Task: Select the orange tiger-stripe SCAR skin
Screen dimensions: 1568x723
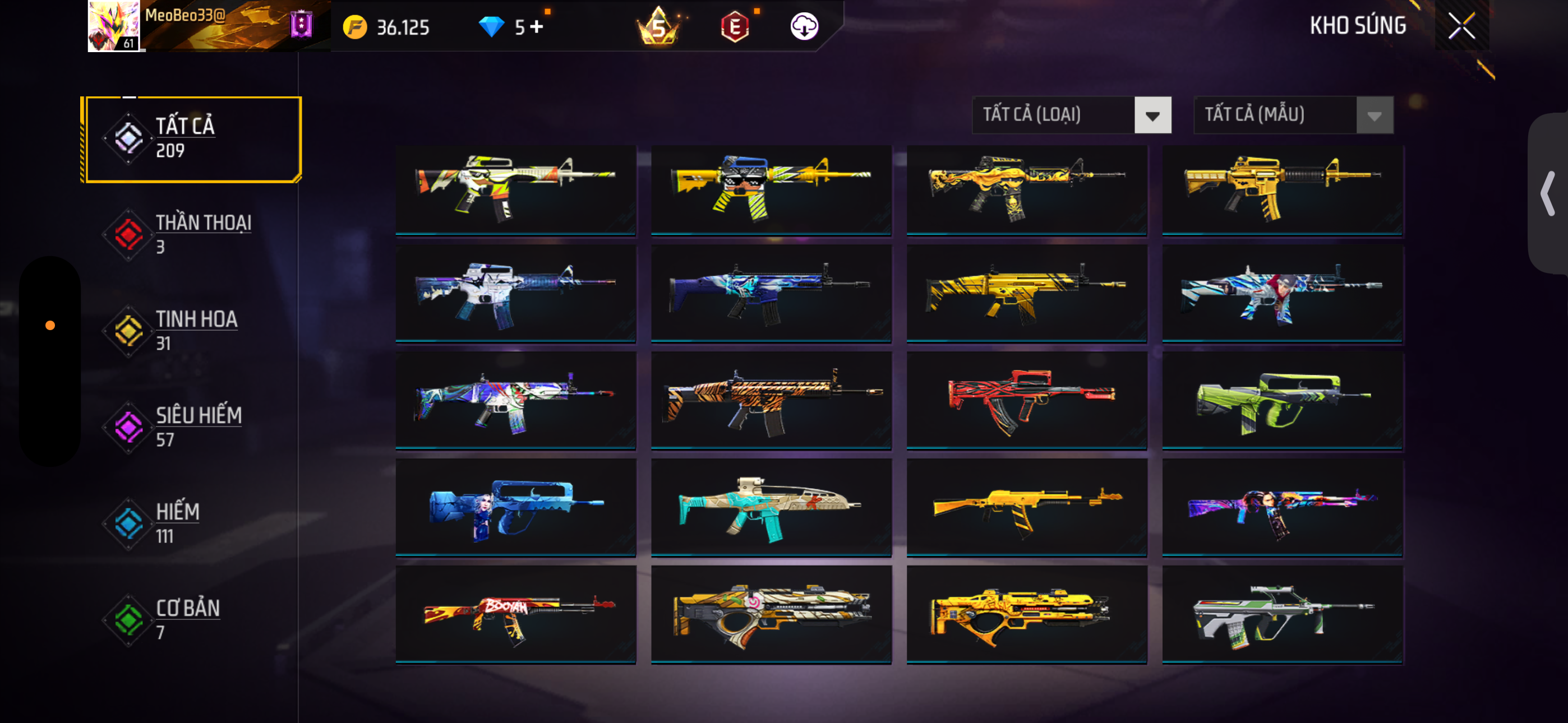Action: tap(771, 401)
